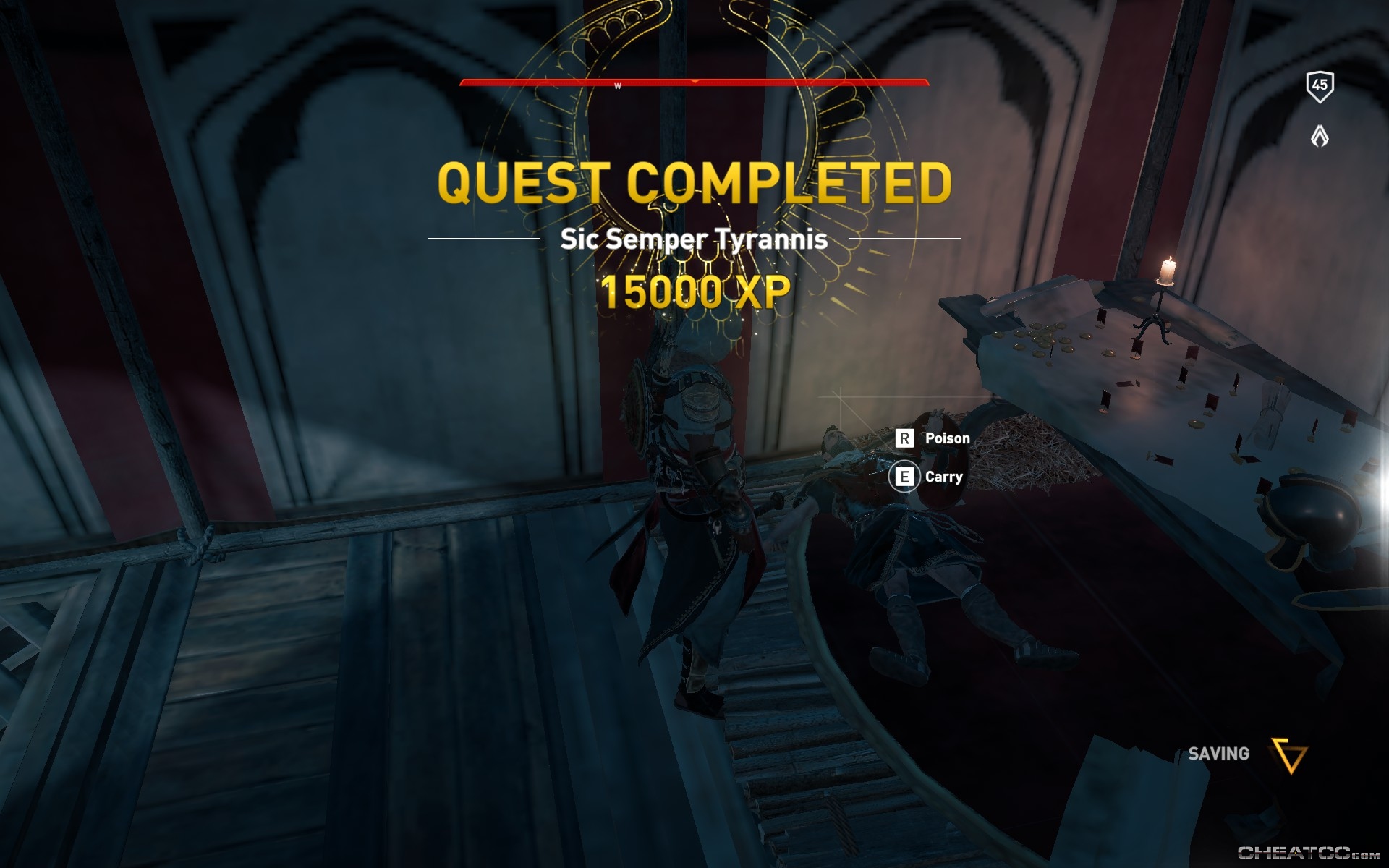Click the 15000 XP reward text

tap(697, 293)
